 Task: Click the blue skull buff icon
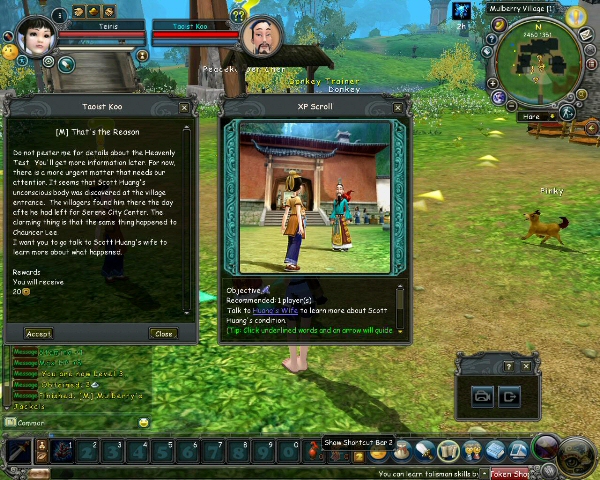click(x=461, y=10)
